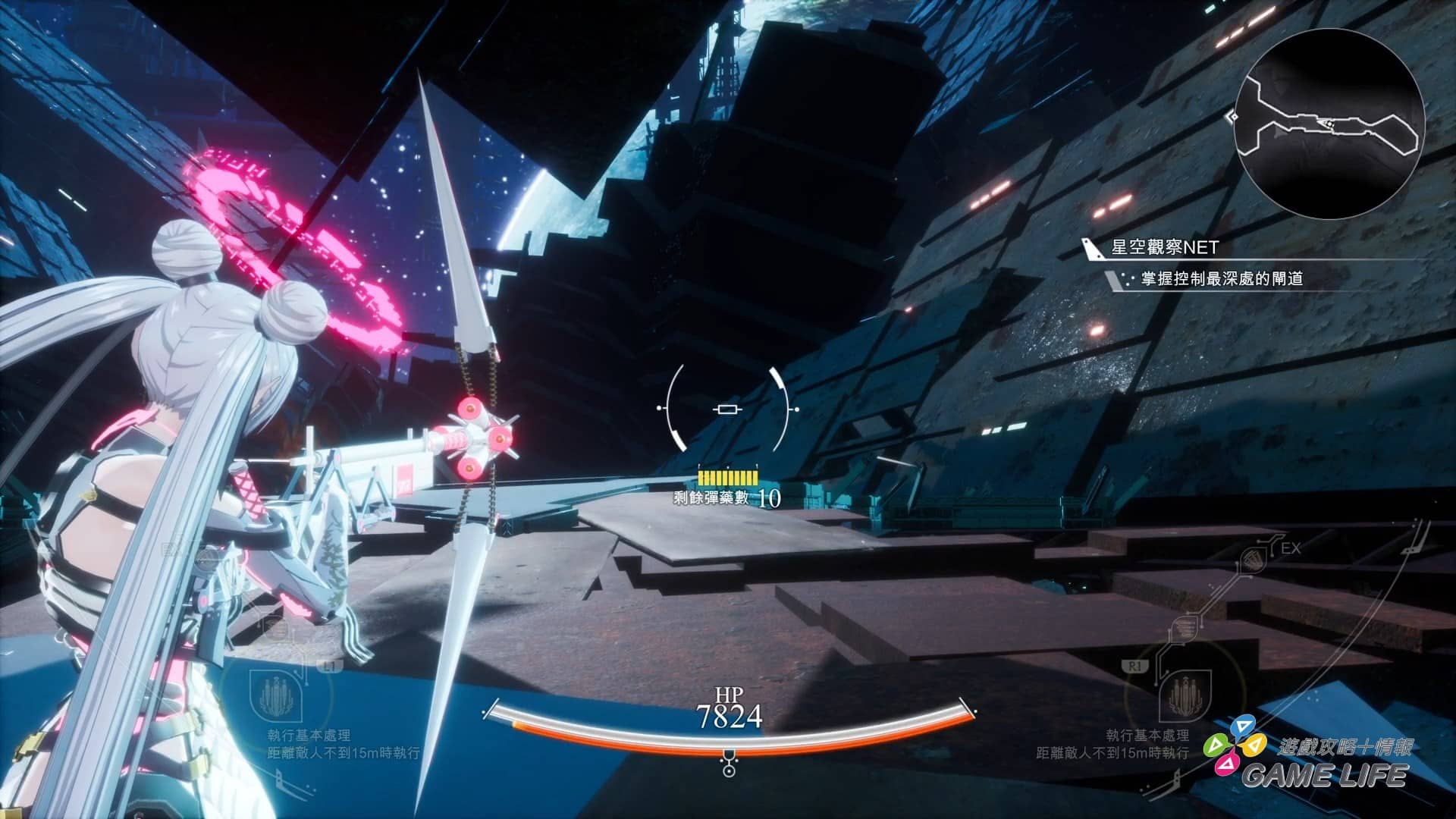Select the 星空觀察NET quest title
1456x819 pixels.
pos(1164,247)
